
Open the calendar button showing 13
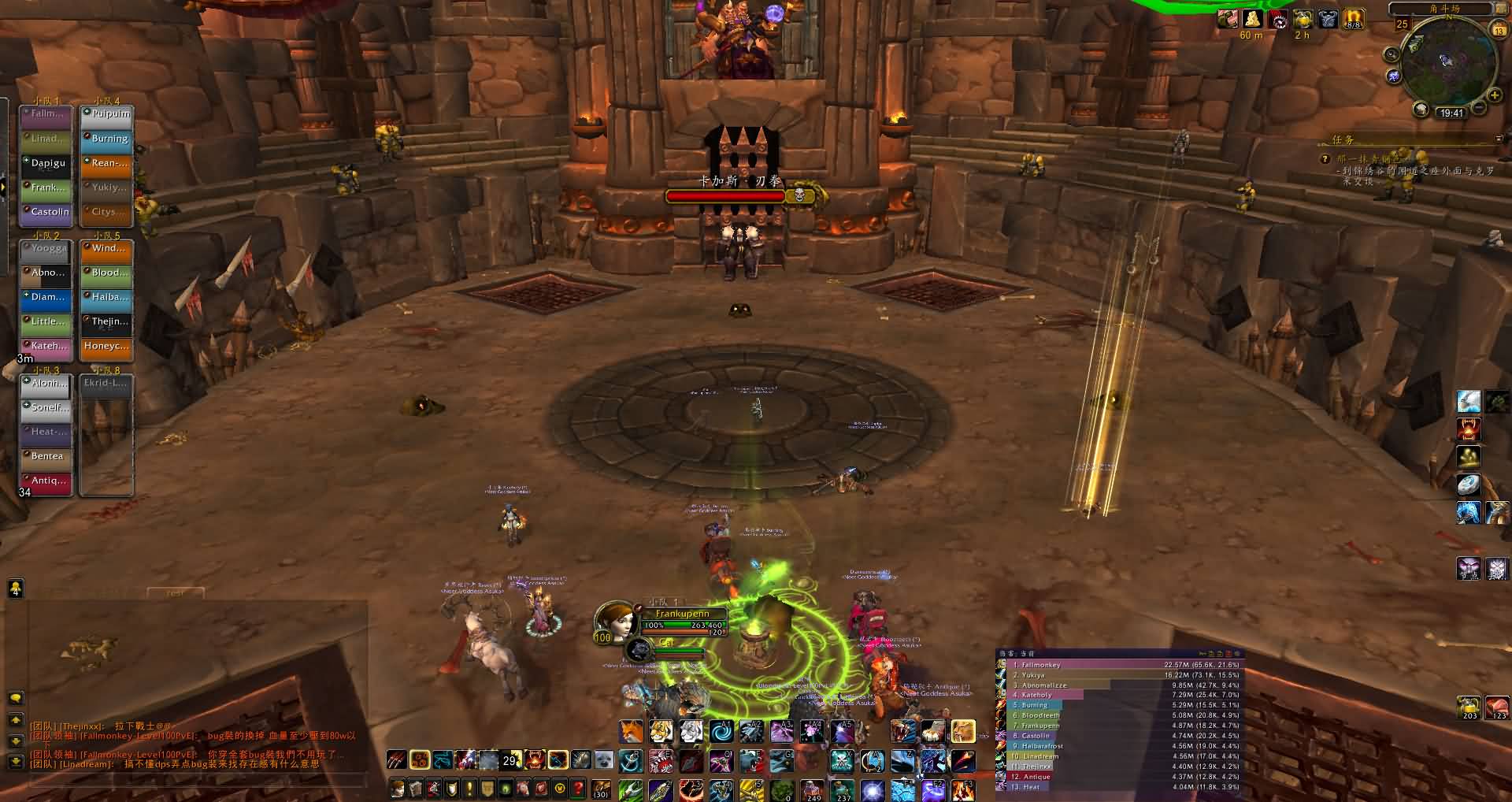(x=1498, y=30)
